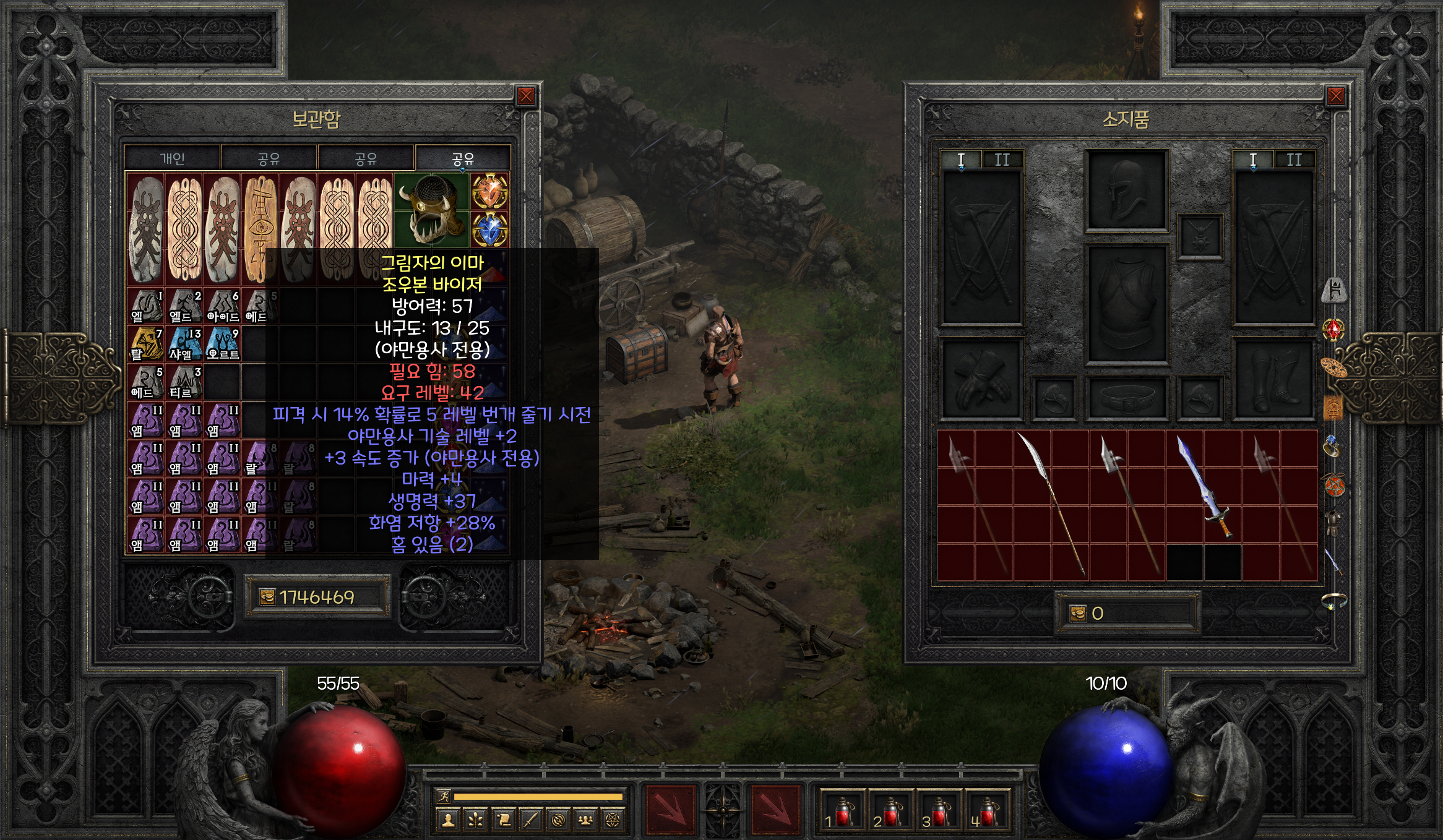The height and width of the screenshot is (840, 1443).
Task: Select the Shael (샤엘) rune
Action: click(x=184, y=343)
